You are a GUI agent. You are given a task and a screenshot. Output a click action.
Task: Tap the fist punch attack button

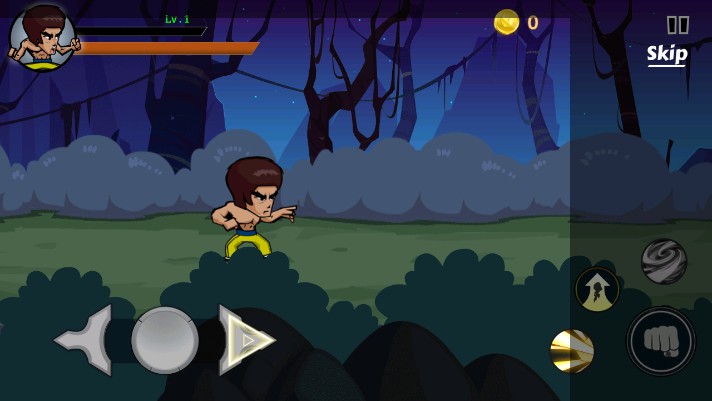click(x=660, y=341)
